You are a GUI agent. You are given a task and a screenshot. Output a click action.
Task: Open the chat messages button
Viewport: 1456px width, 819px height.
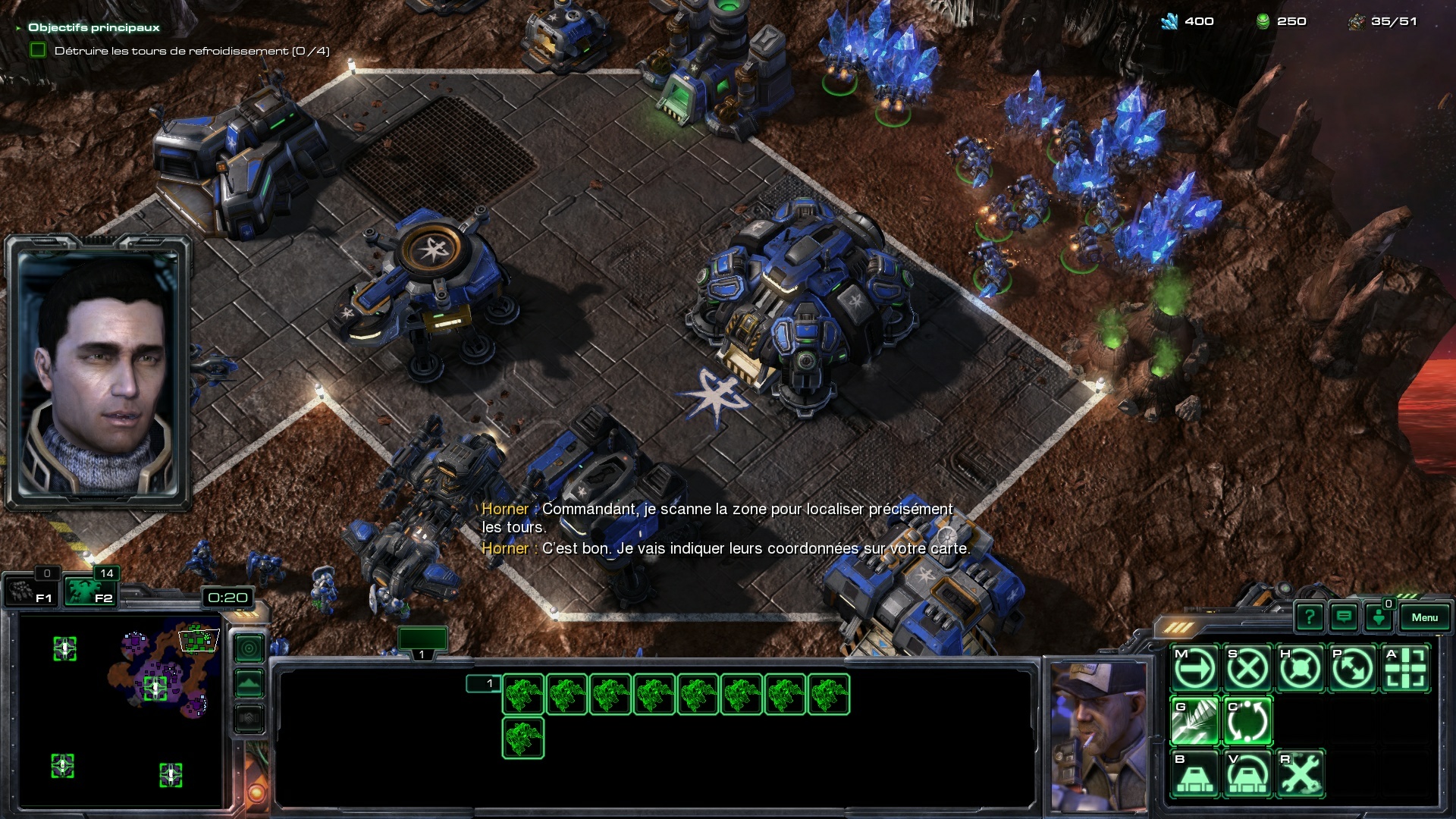1344,618
